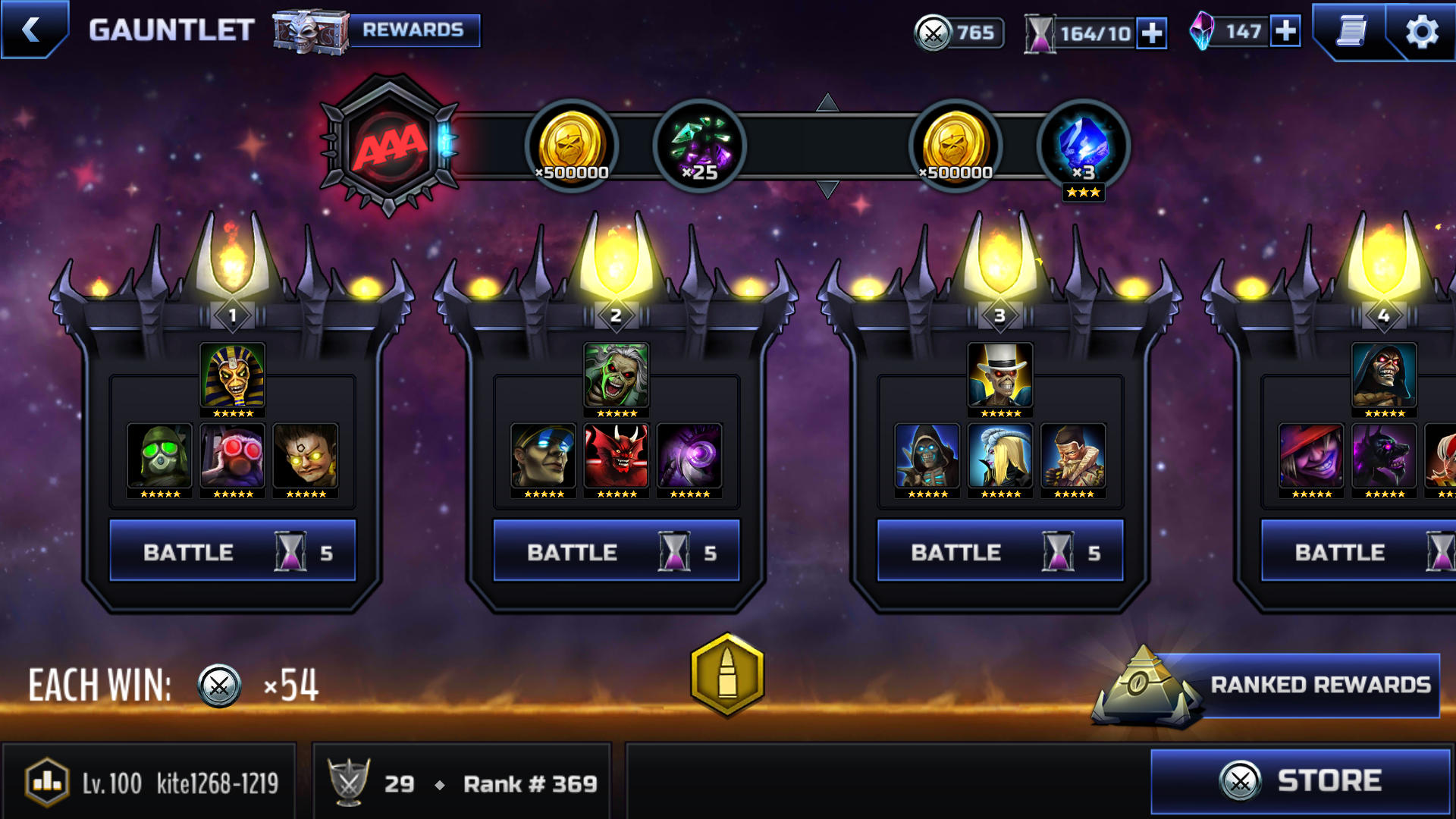Open the kite1268-1219 player profile
The width and height of the screenshot is (1456, 819).
point(150,783)
